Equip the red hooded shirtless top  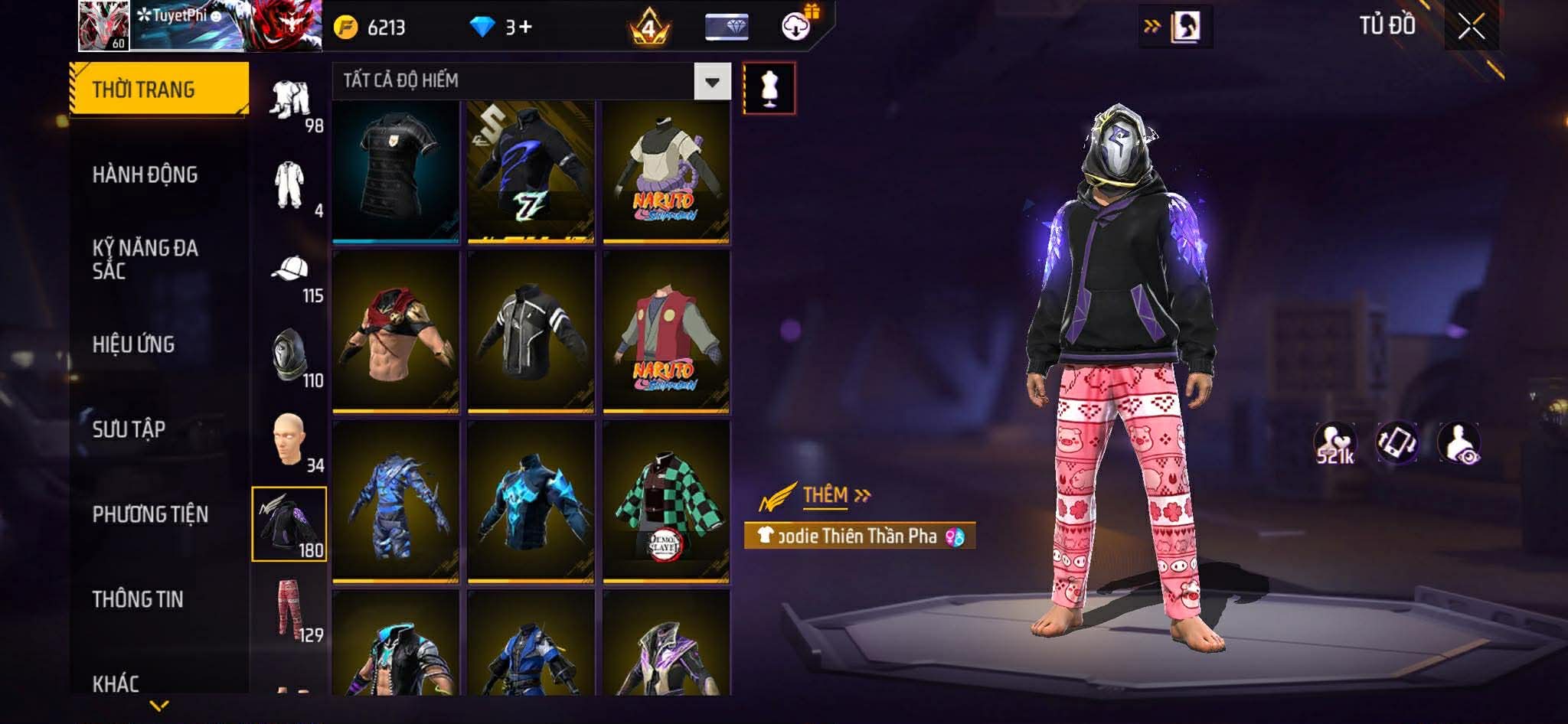pyautogui.click(x=396, y=333)
